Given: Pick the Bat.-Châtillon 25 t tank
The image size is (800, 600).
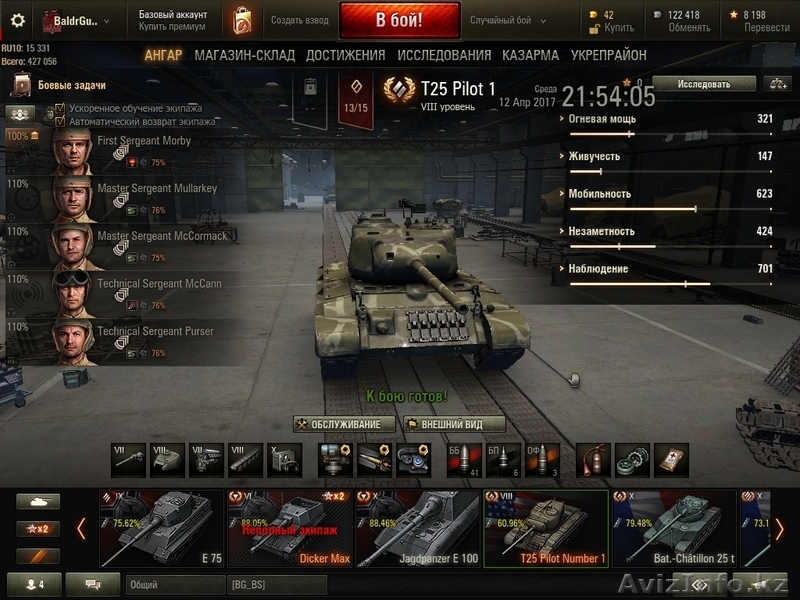Looking at the screenshot, I should (x=673, y=529).
